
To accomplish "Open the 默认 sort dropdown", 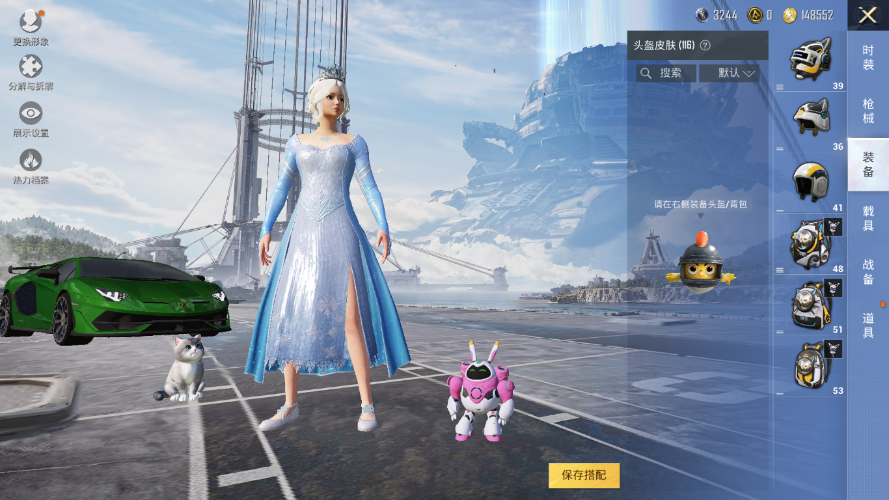I will [x=728, y=73].
